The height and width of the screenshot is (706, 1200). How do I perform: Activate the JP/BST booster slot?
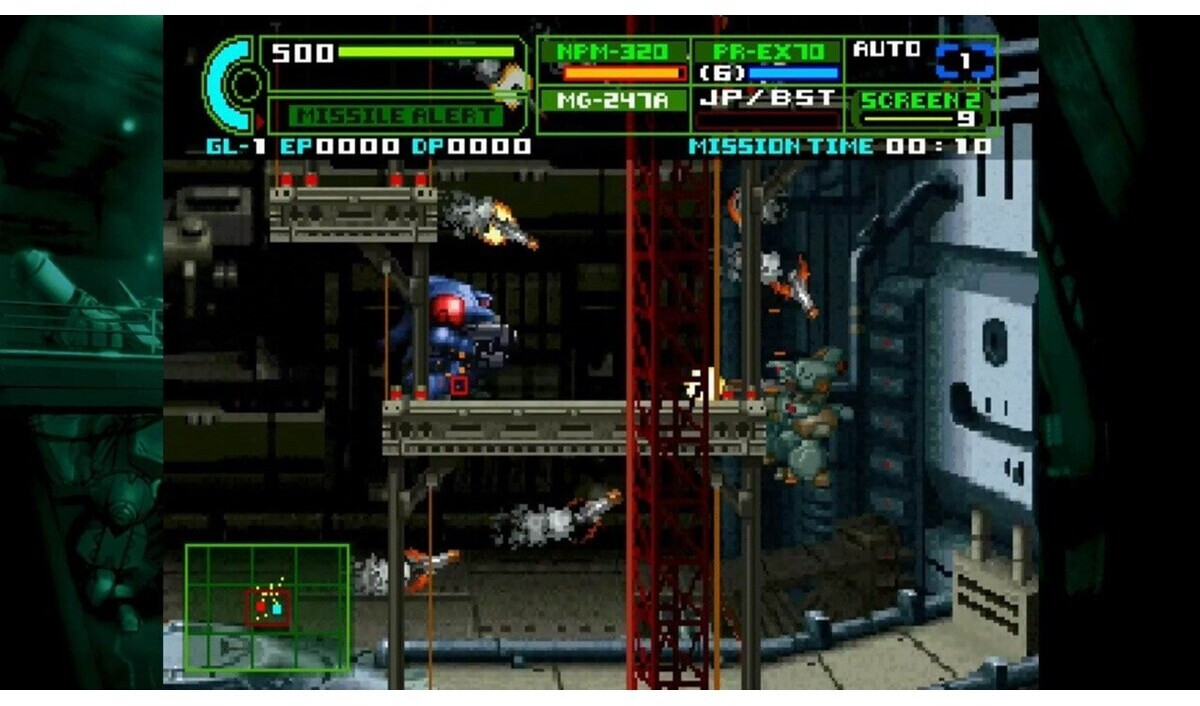pos(768,108)
